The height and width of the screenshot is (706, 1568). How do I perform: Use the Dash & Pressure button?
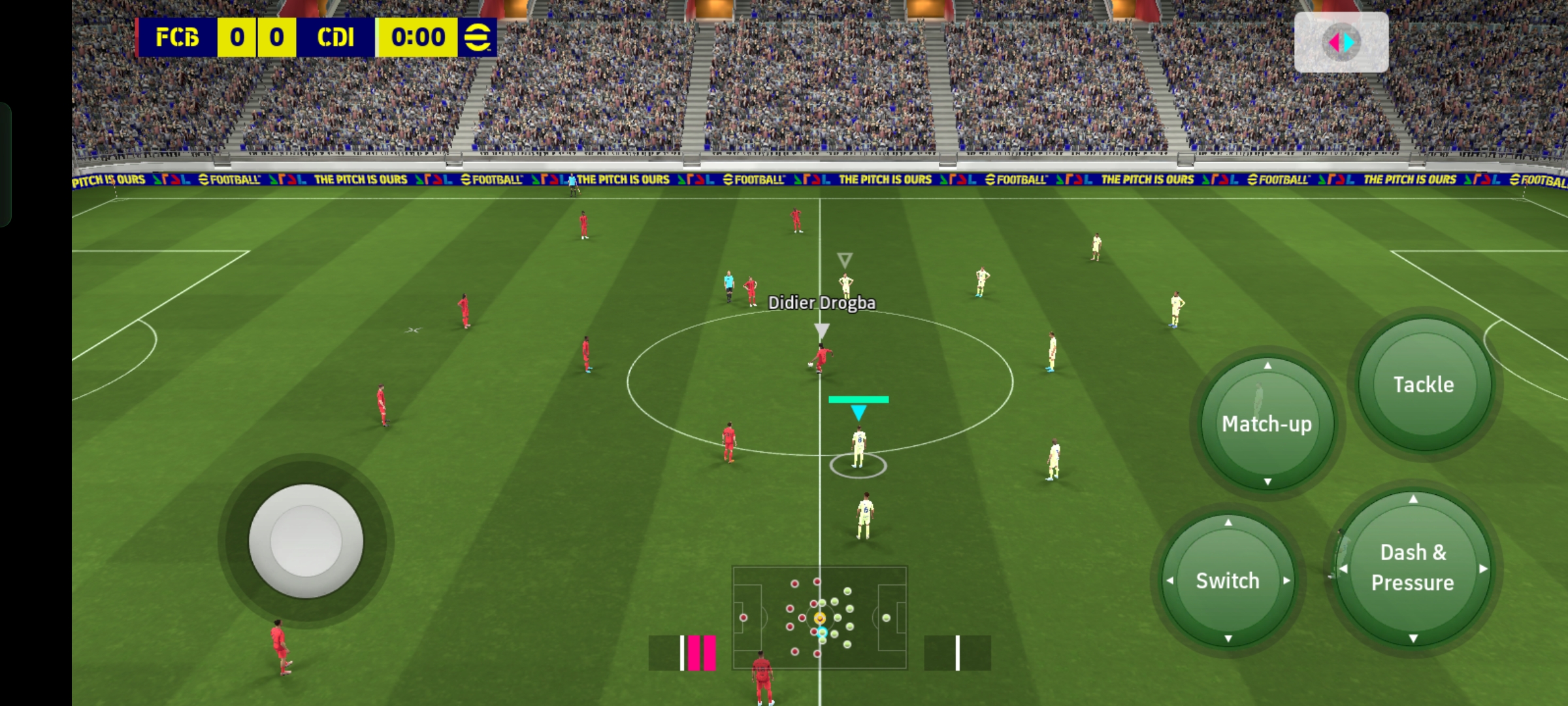(x=1413, y=567)
